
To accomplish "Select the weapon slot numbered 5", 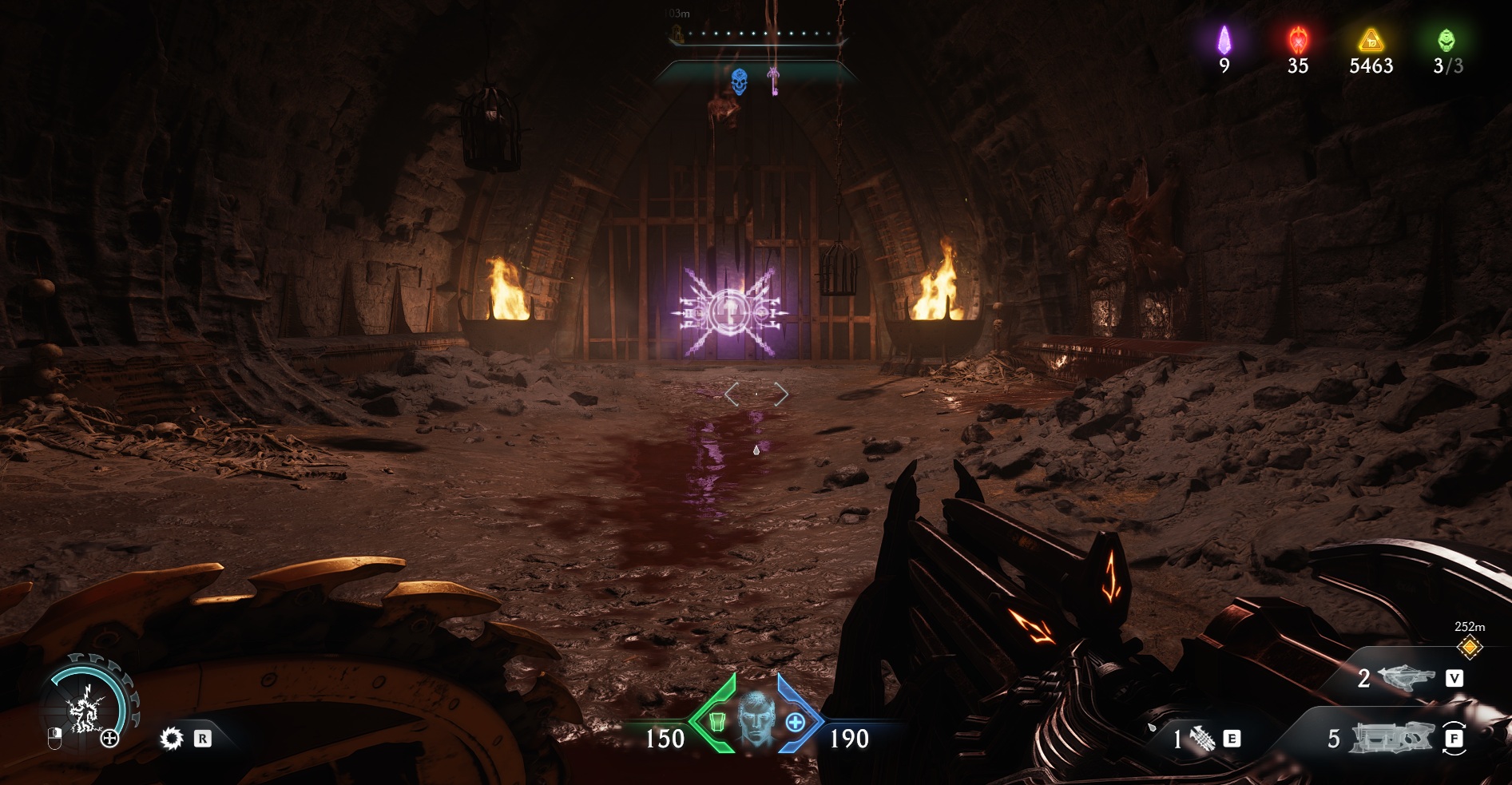I will pyautogui.click(x=1388, y=739).
